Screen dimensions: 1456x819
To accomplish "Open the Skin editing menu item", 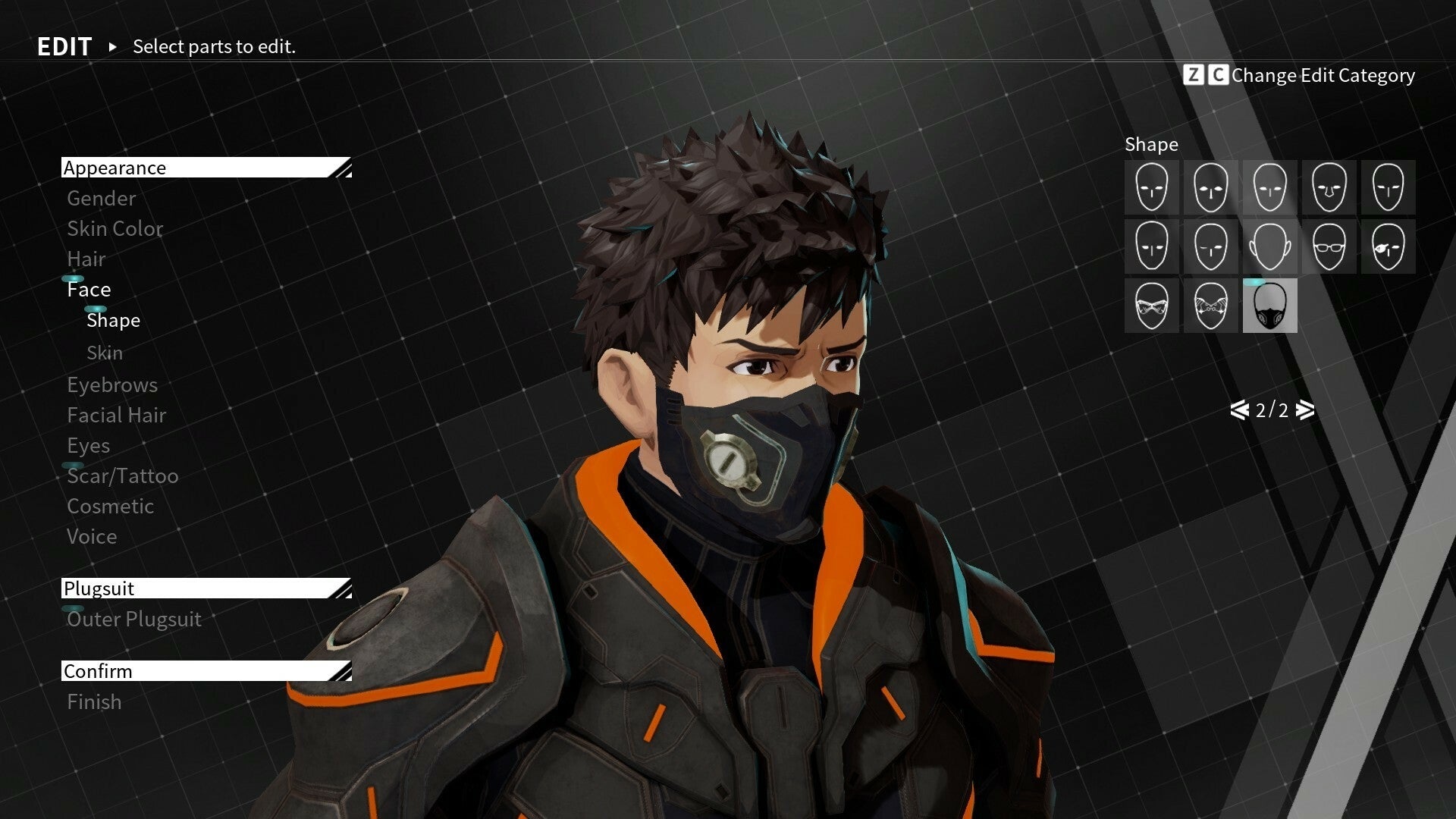I will point(105,352).
